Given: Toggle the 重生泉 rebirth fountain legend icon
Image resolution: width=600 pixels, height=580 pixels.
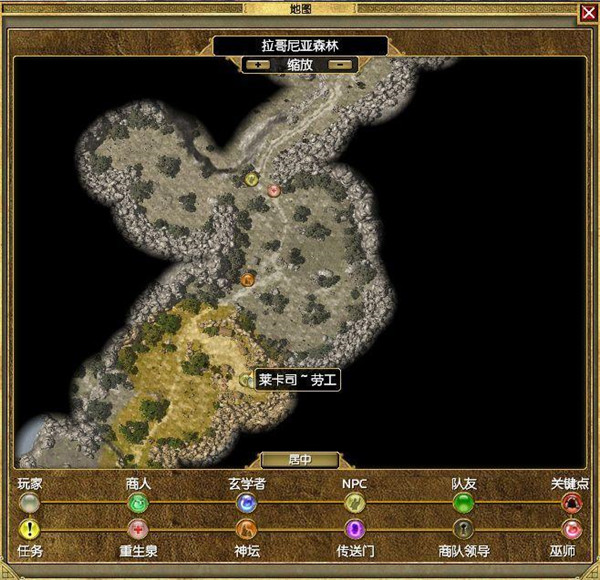Looking at the screenshot, I should click(138, 529).
